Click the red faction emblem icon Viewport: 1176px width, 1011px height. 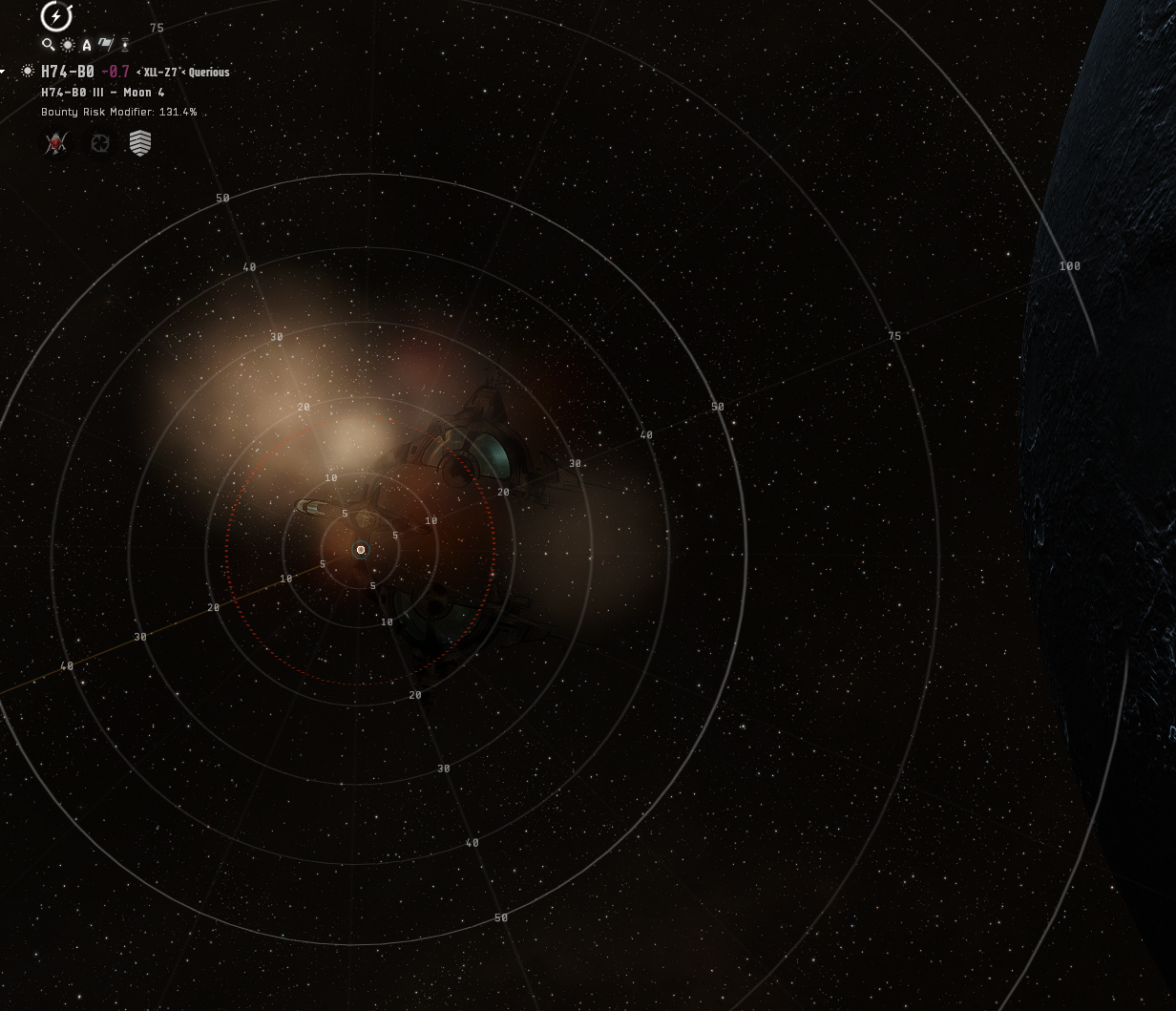click(x=56, y=143)
